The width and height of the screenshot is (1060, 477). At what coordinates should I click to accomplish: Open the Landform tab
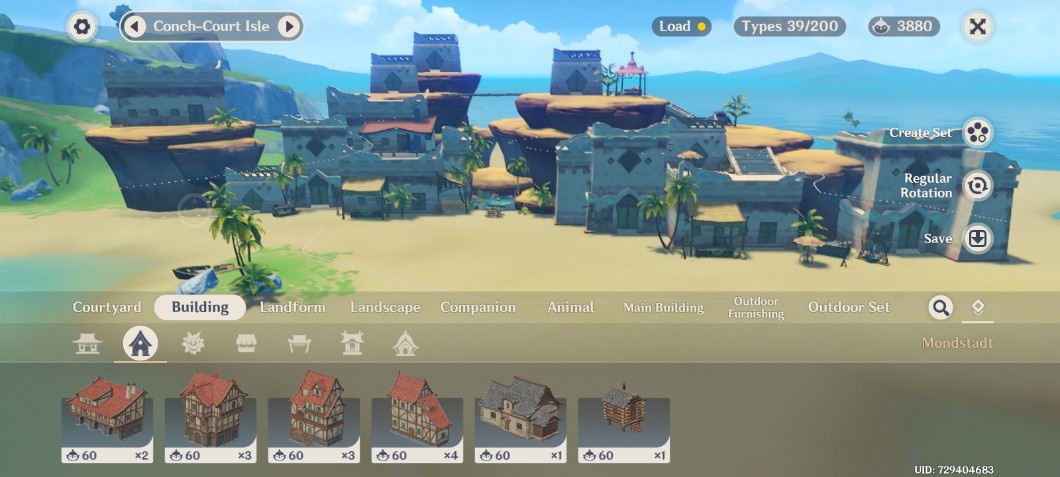coord(292,307)
